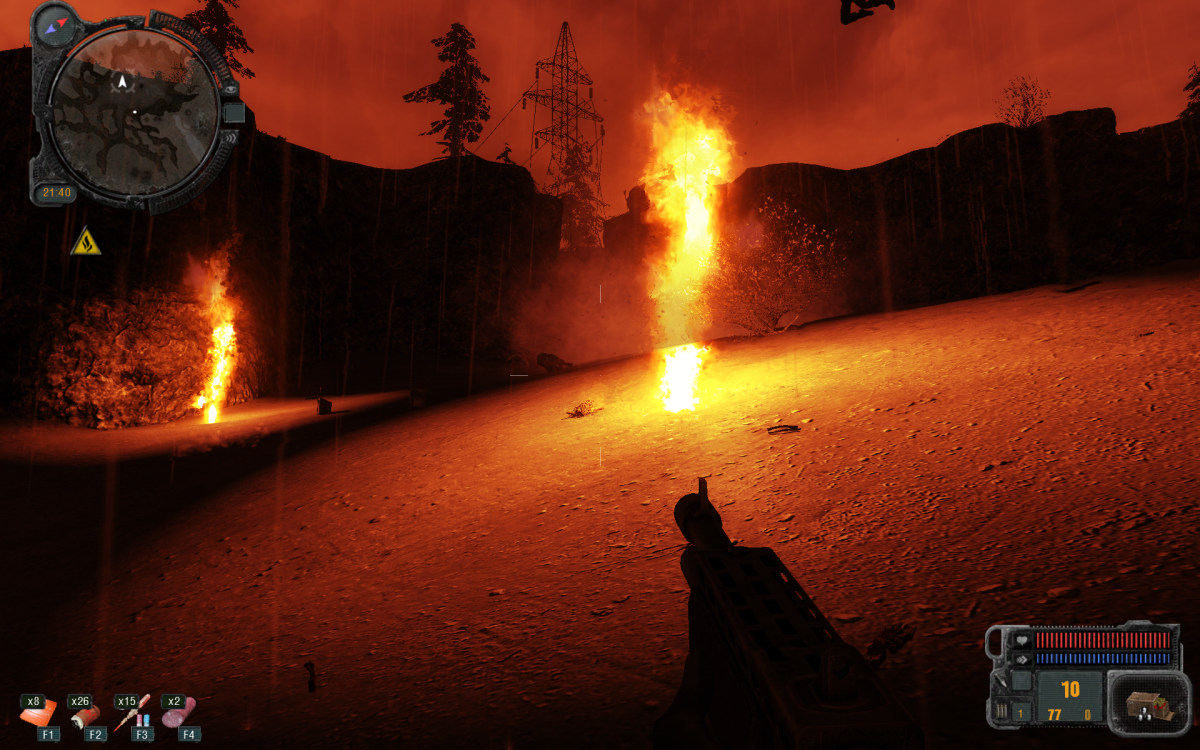Screen dimensions: 1200x750
Task: Choose the syringe and vials slot F3
Action: point(131,711)
